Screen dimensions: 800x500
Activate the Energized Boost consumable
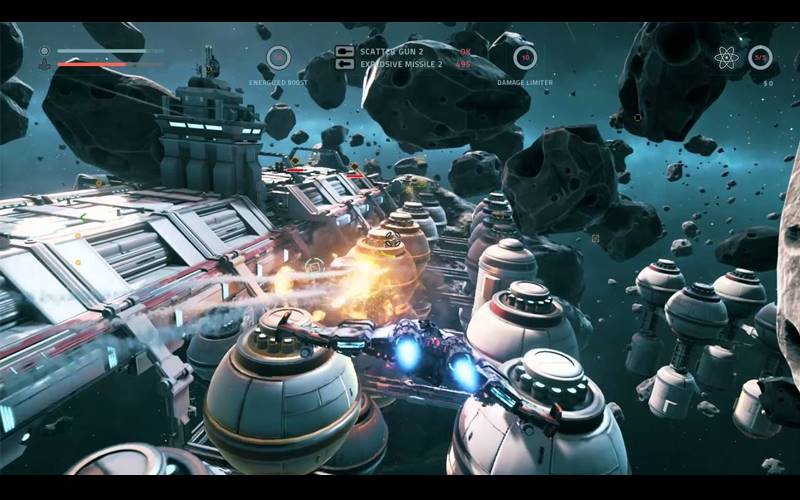click(x=279, y=57)
